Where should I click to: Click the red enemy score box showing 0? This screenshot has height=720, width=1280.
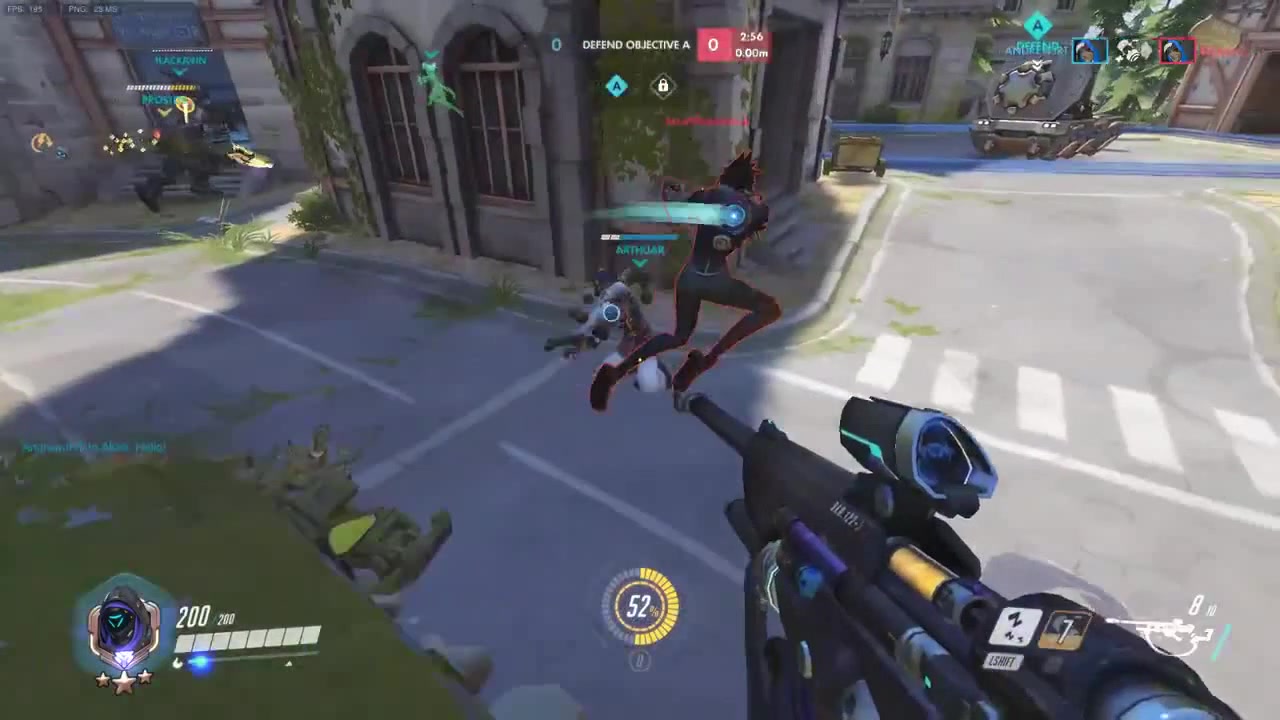pyautogui.click(x=713, y=45)
